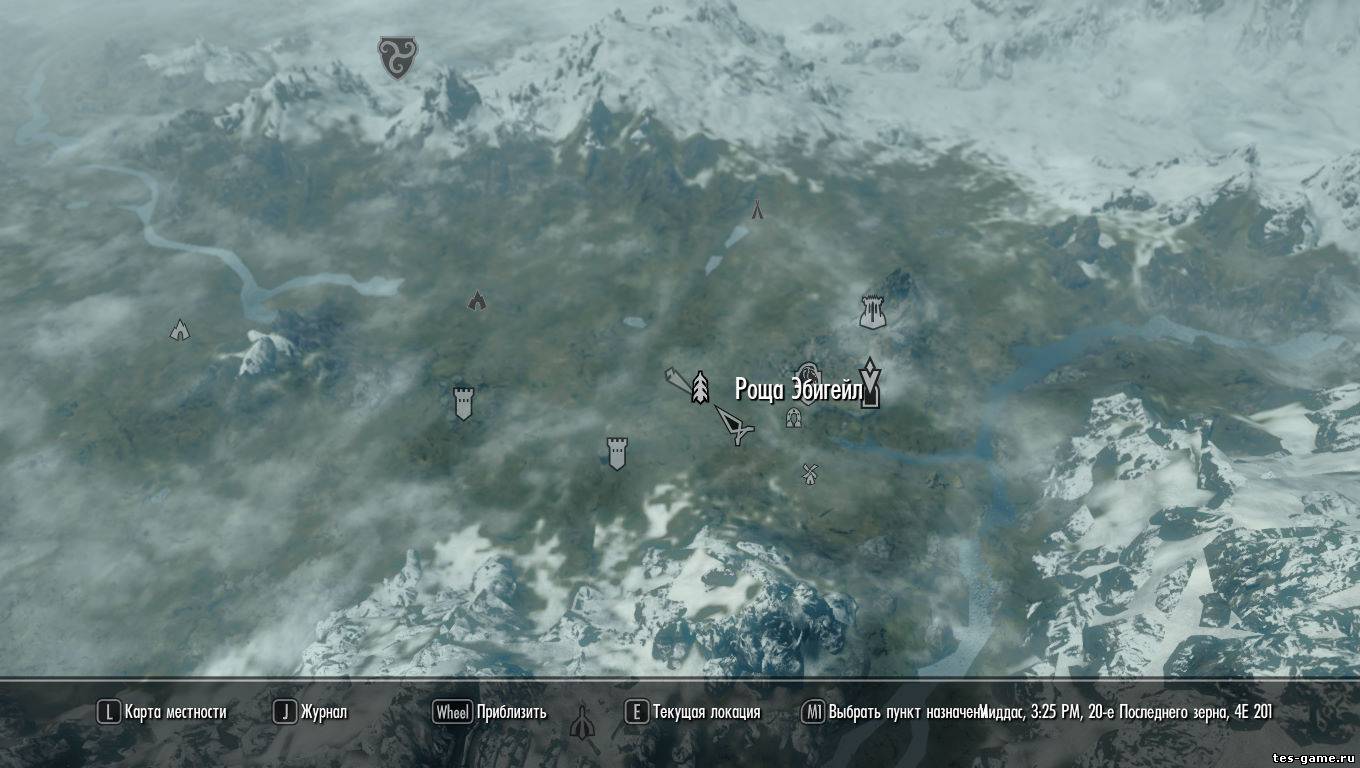This screenshot has width=1360, height=768.
Task: Choose the dark undiscovered cave marker
Action: pos(477,300)
